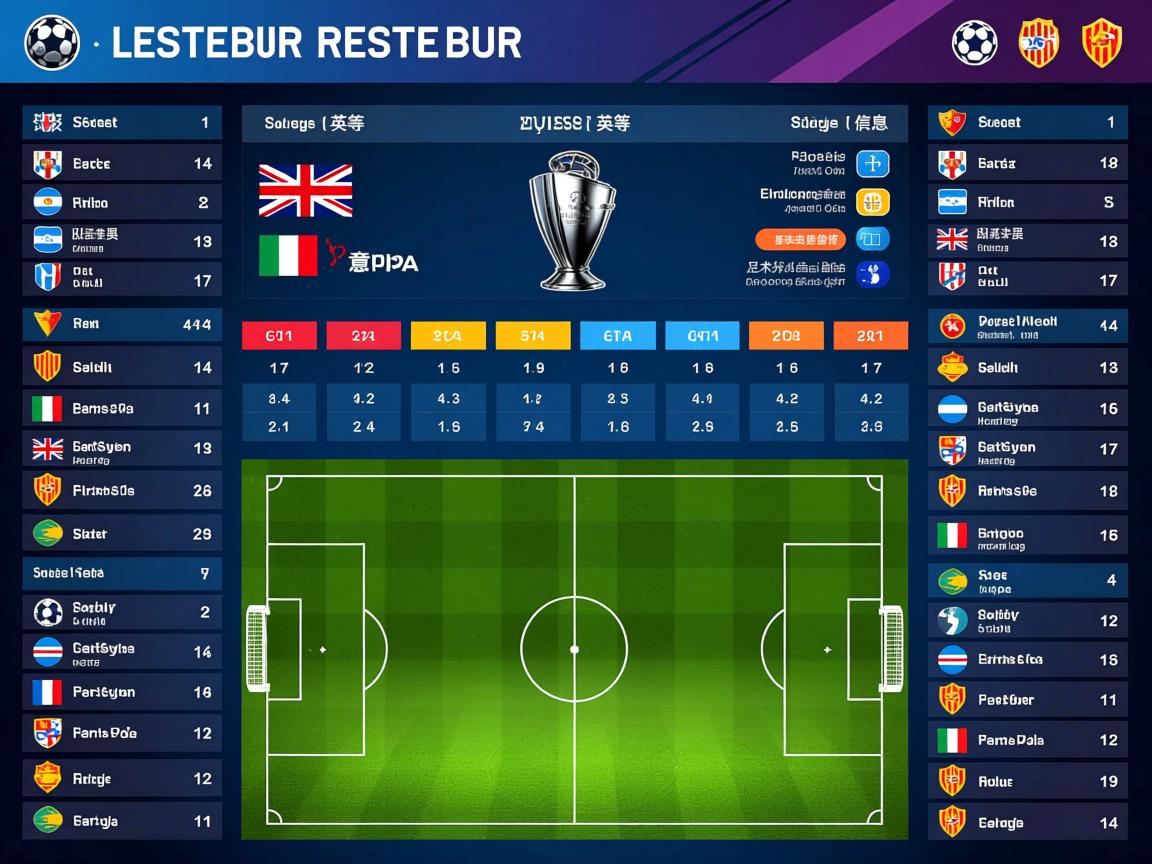The image size is (1152, 864).
Task: Open the light blue ETA column tab
Action: pos(617,336)
